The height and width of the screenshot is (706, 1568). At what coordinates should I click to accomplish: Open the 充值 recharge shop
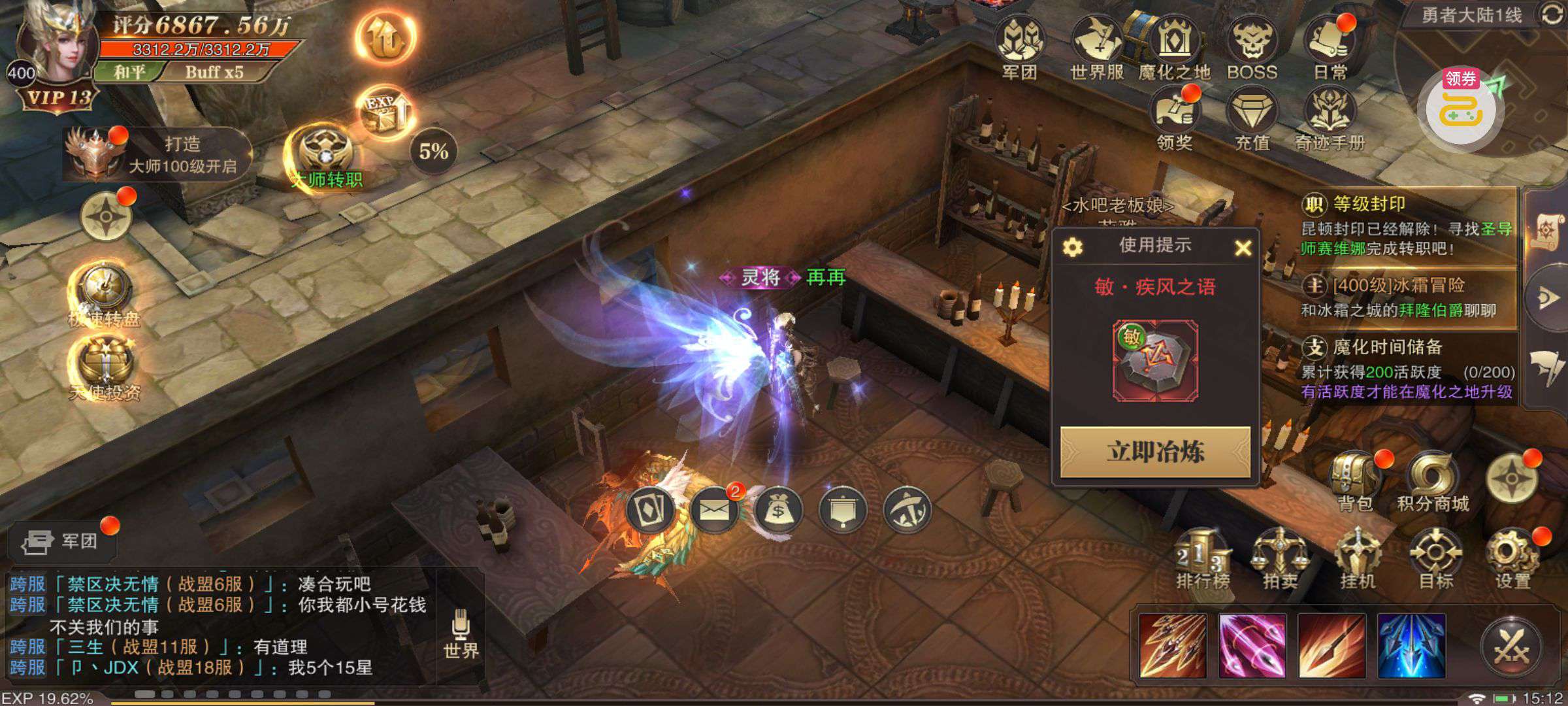click(1252, 118)
